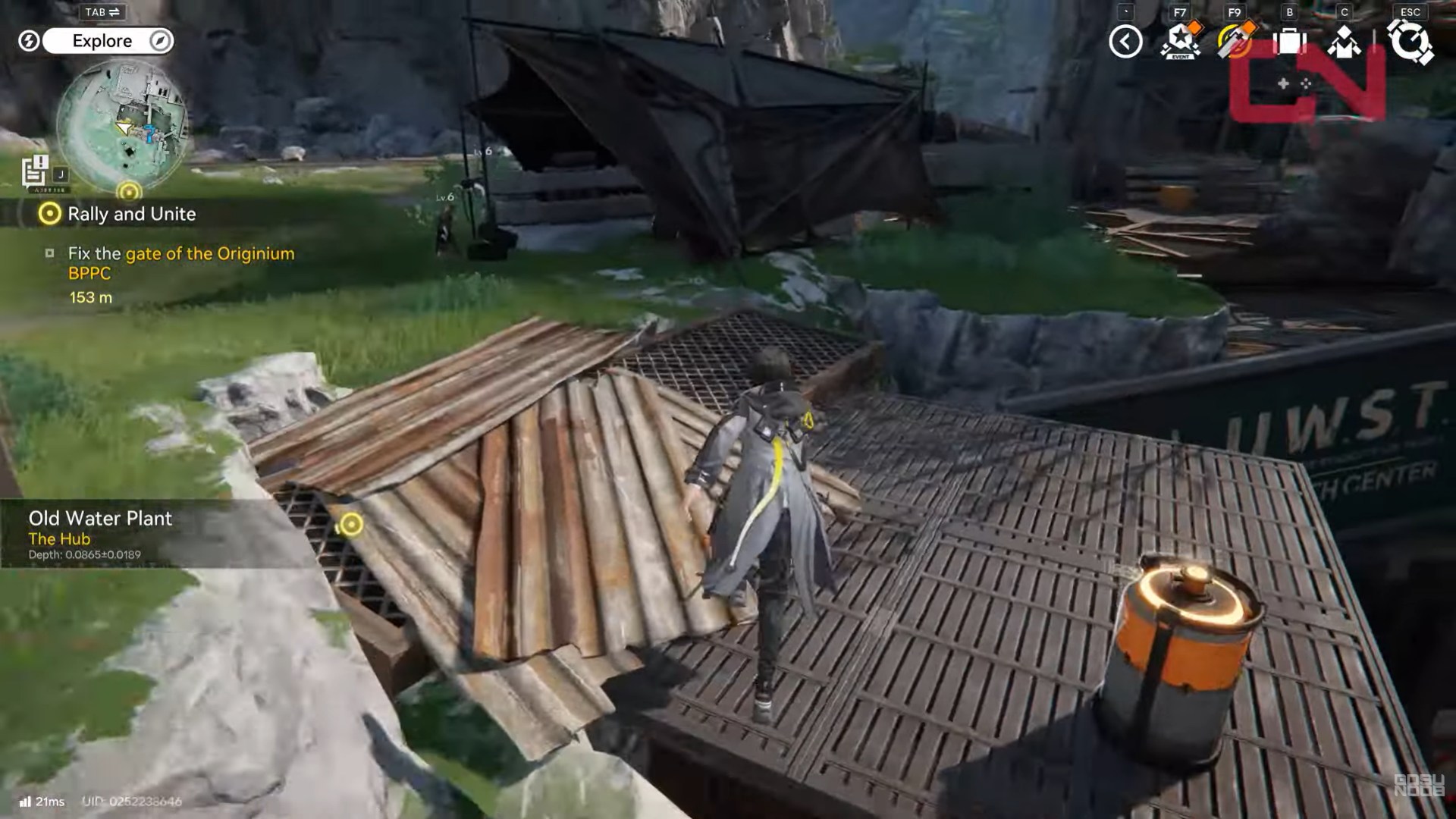Screen dimensions: 1456x819
Task: Click the compass icon beside Explore
Action: point(158,41)
